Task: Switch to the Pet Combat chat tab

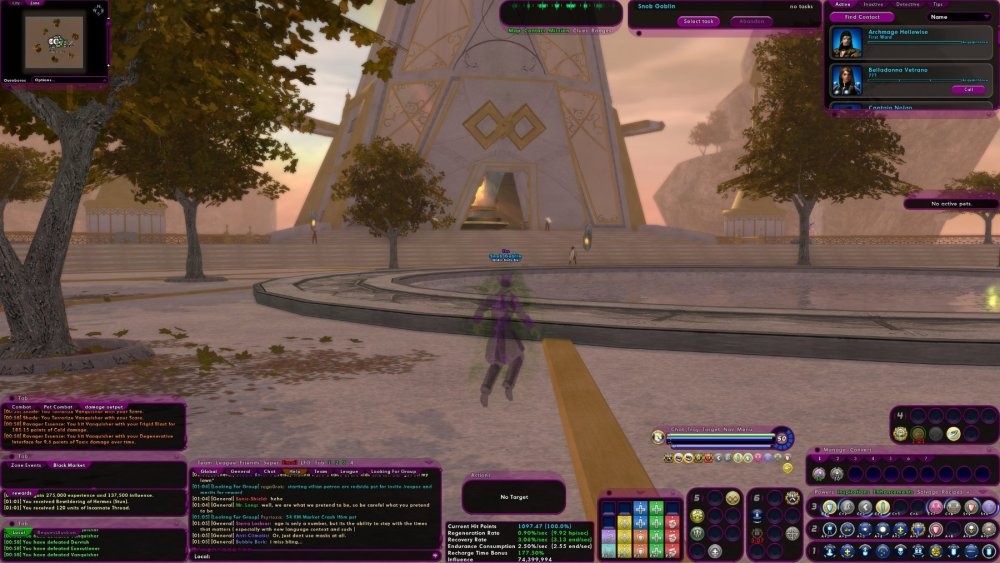Action: 59,406
